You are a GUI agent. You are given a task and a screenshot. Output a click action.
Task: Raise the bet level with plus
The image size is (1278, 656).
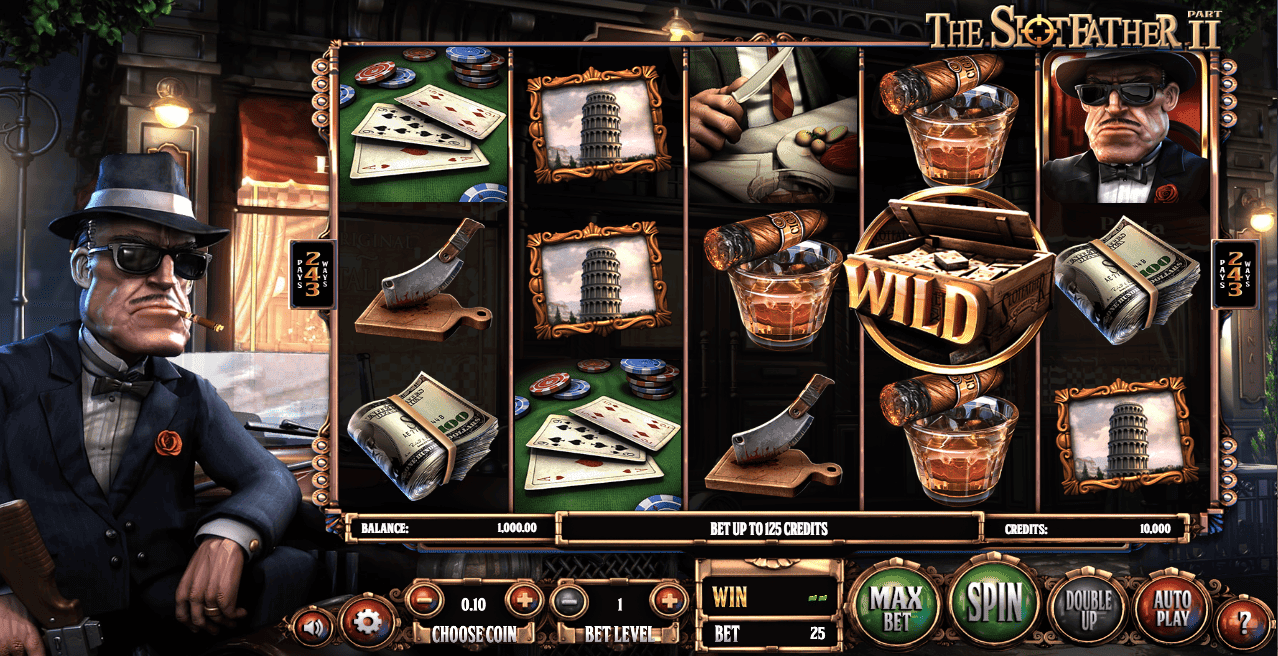click(668, 602)
